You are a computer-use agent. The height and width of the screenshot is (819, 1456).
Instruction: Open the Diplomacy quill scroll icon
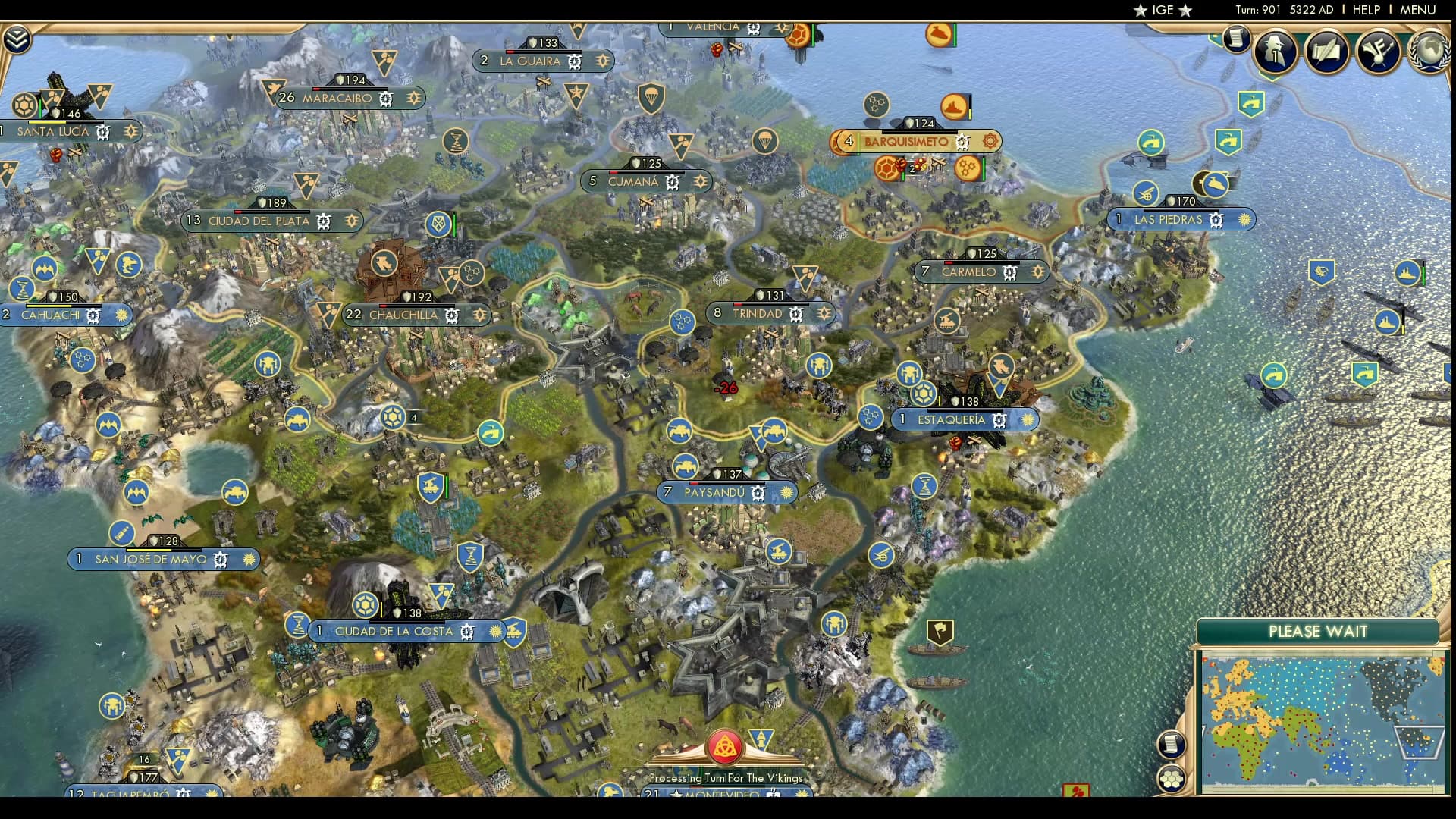click(x=1327, y=51)
